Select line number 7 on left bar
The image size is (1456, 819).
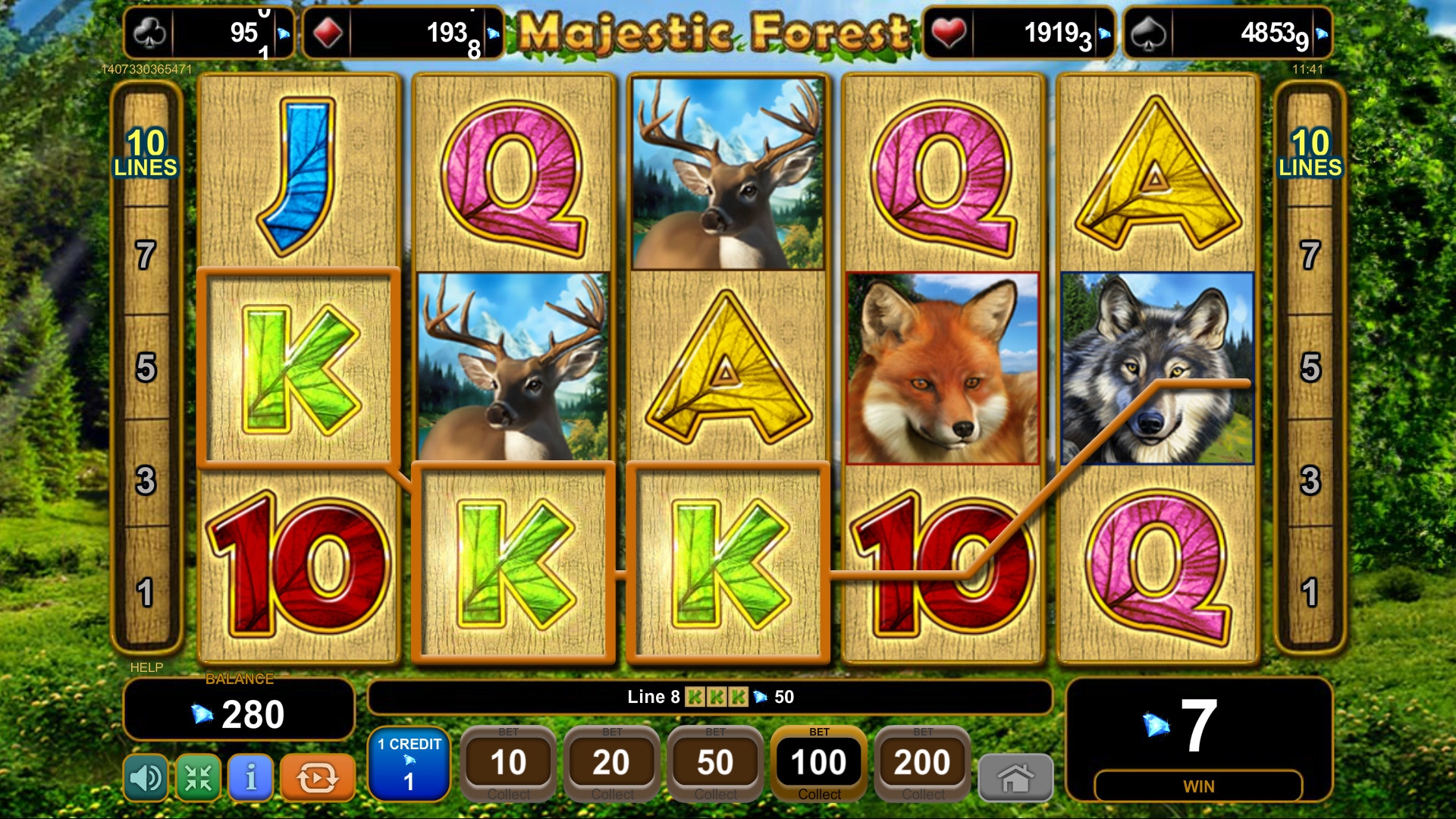(146, 256)
